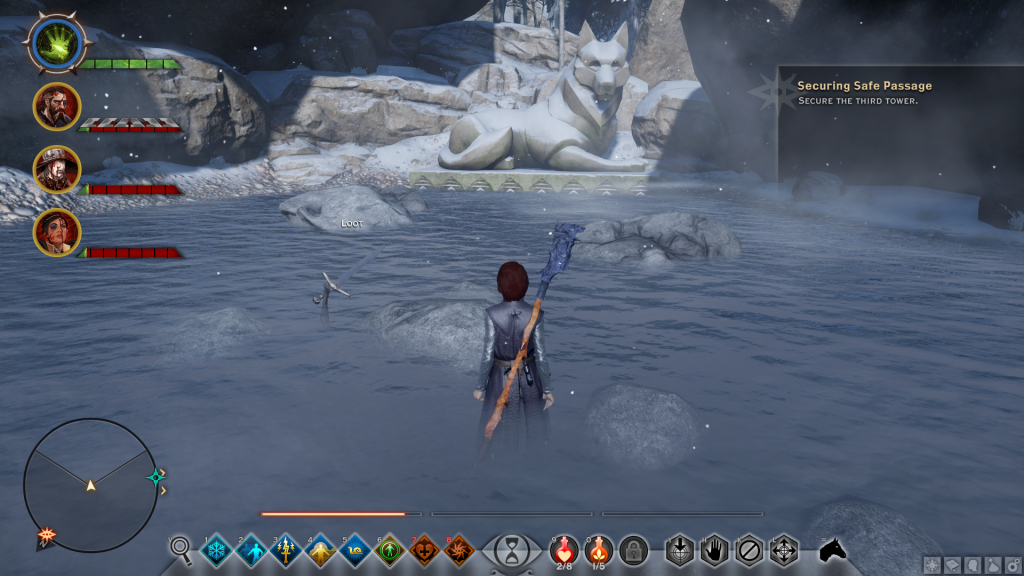This screenshot has height=576, width=1024.
Task: Open the circular minimap
Action: click(90, 485)
